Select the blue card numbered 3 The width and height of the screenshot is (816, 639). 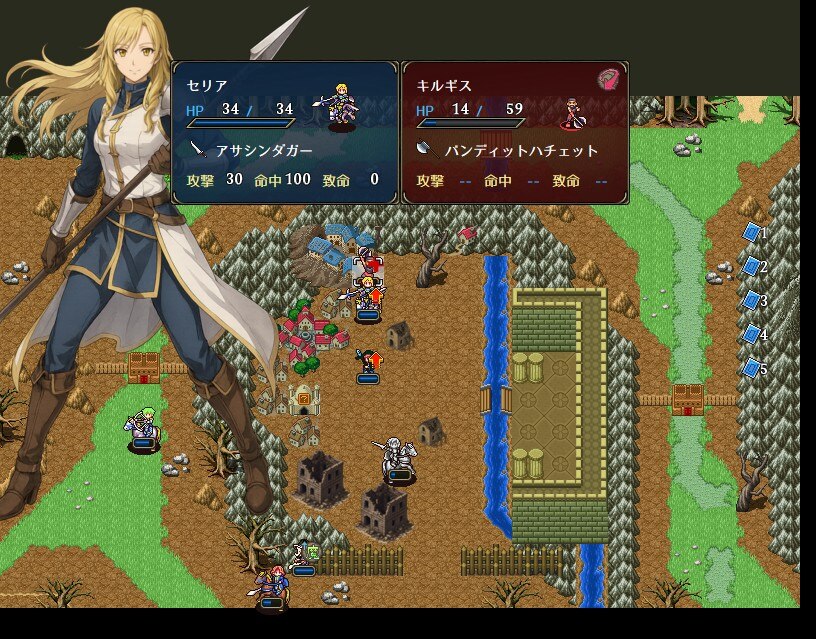(752, 301)
